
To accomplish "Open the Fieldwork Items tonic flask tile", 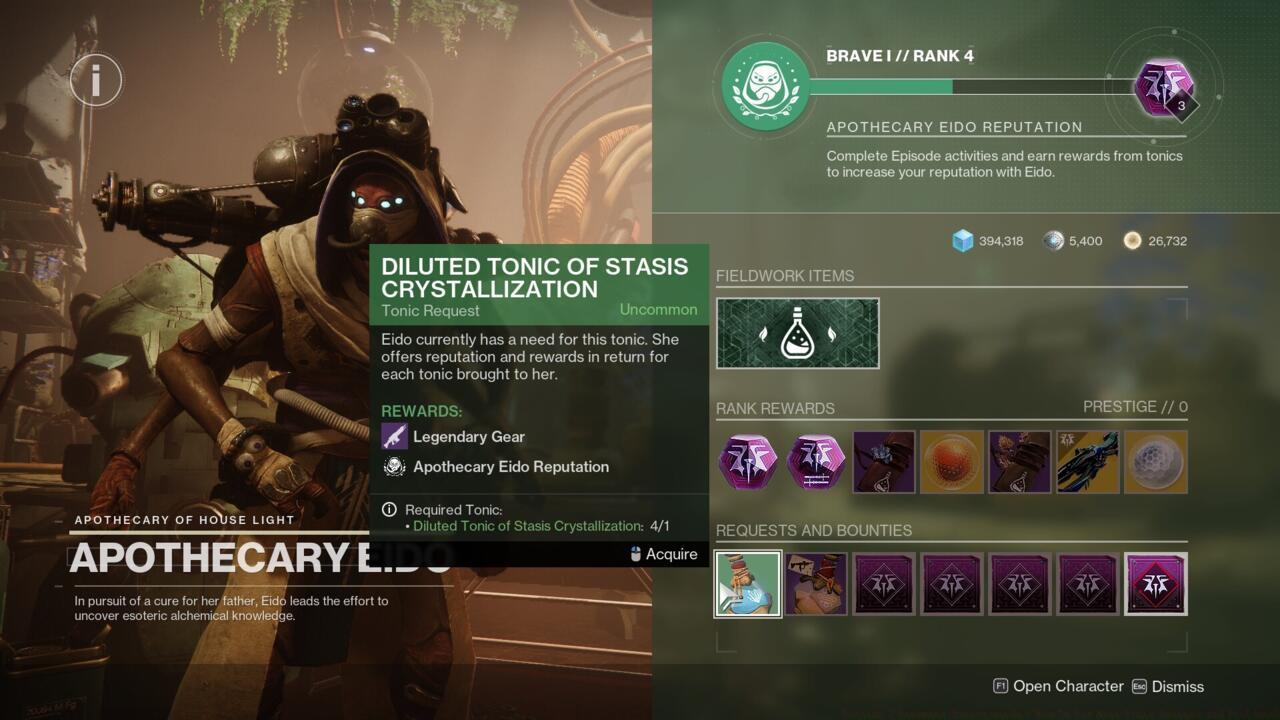I will coord(798,333).
